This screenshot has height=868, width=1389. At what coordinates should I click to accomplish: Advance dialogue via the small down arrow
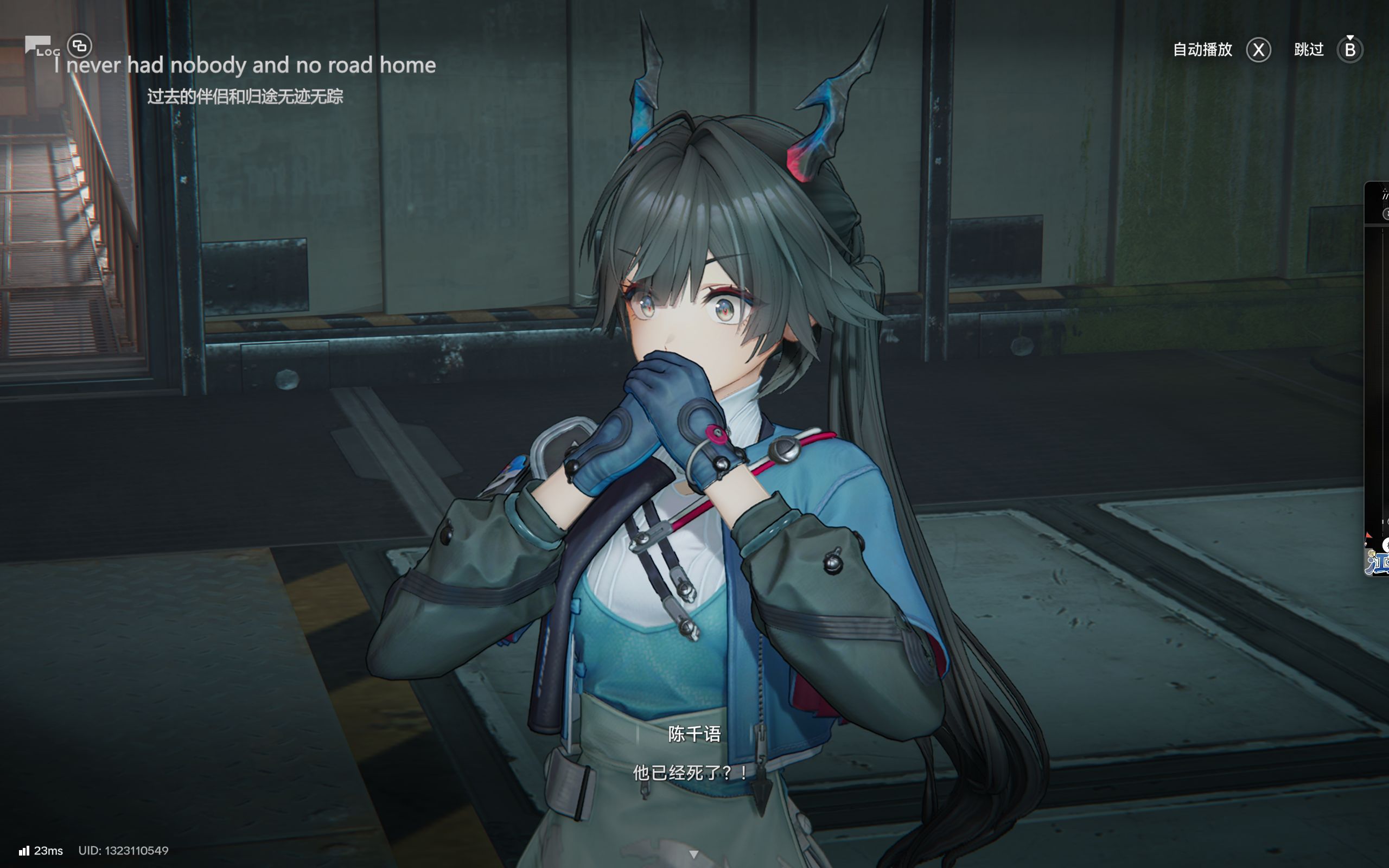[694, 854]
